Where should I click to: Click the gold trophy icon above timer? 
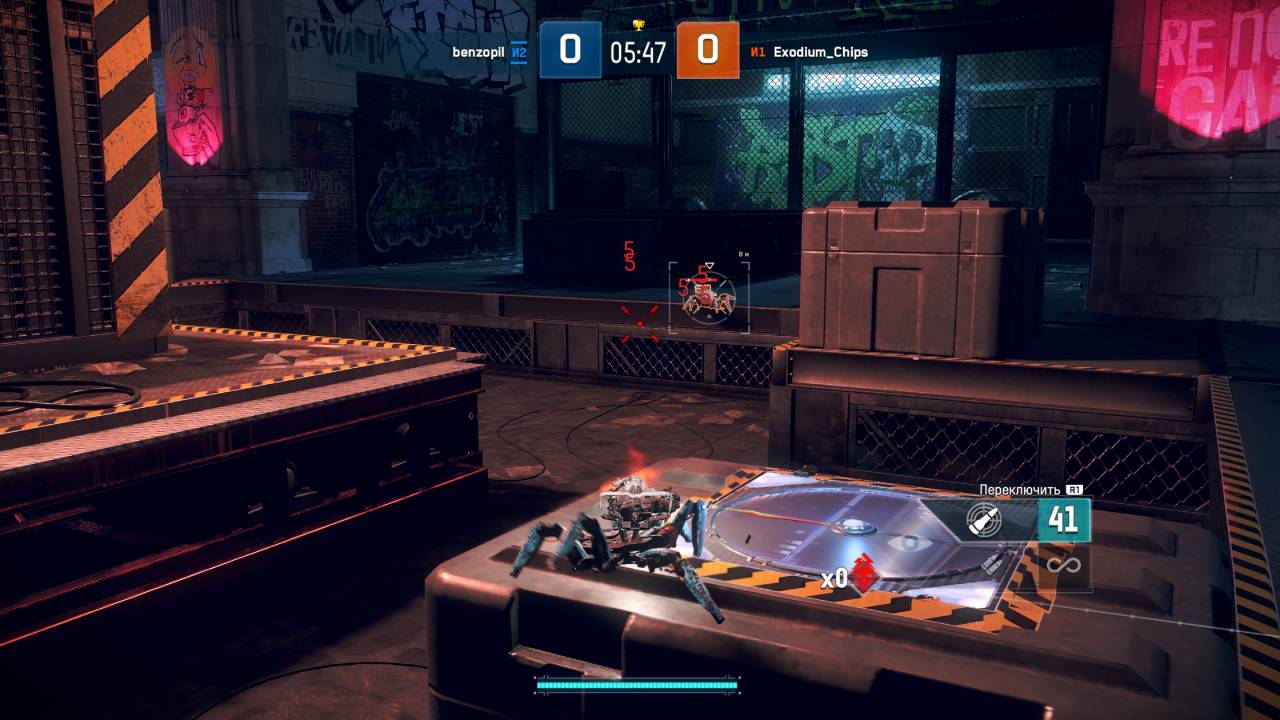point(639,25)
